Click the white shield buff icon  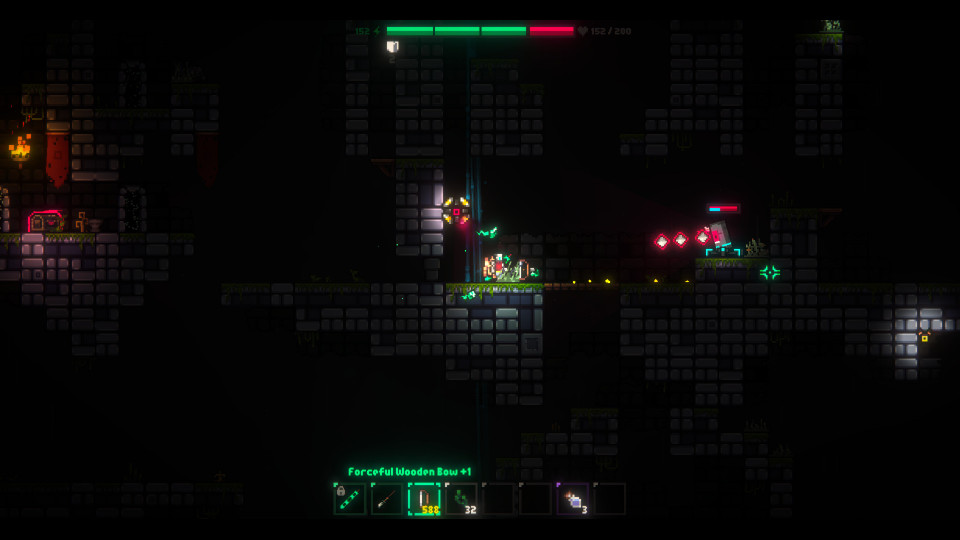tap(392, 46)
